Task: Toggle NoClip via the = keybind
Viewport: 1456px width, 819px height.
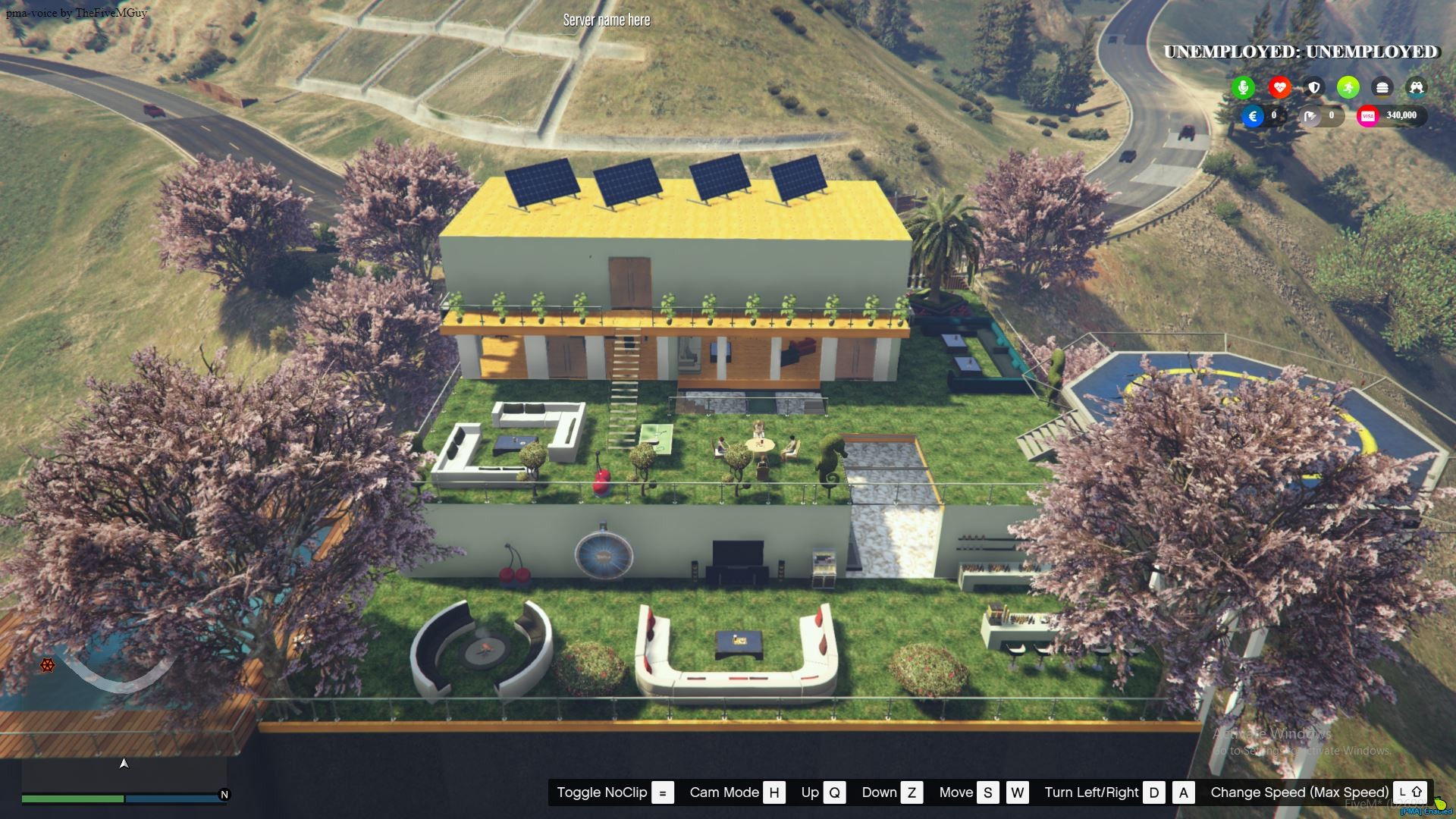Action: (664, 792)
